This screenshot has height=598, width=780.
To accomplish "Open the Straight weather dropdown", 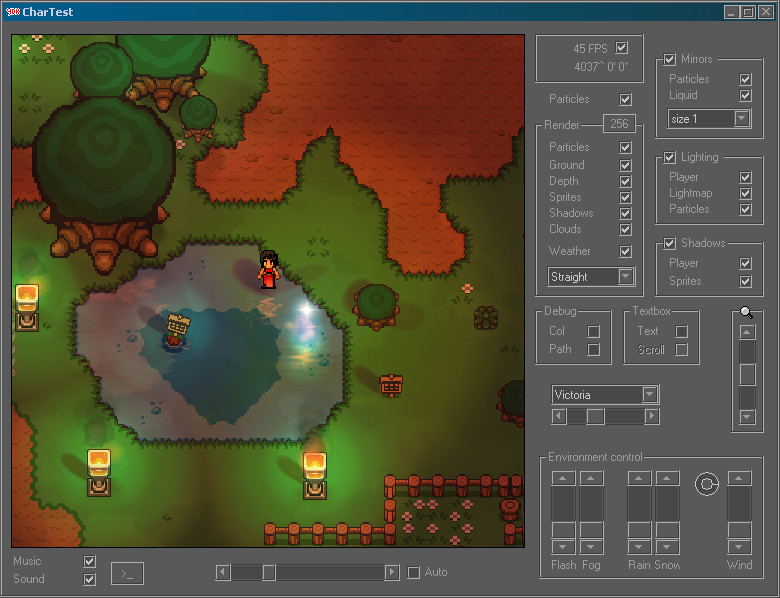I will [x=626, y=277].
